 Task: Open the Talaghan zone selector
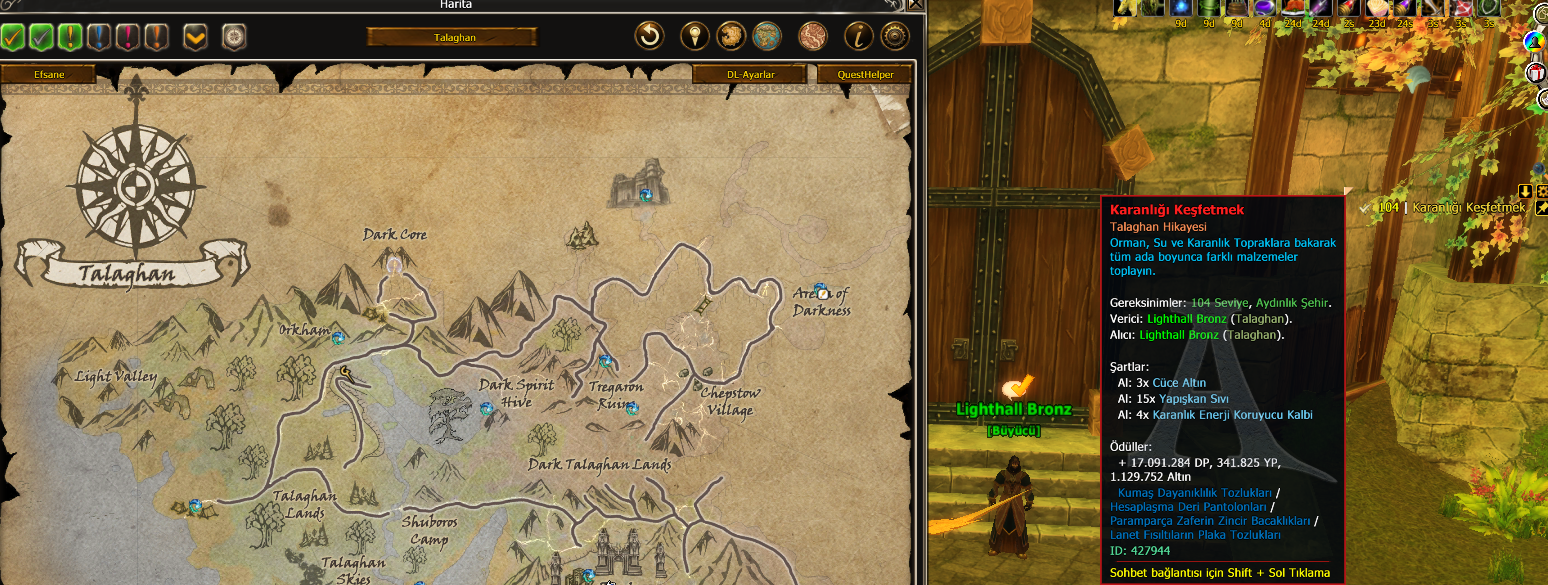point(451,37)
